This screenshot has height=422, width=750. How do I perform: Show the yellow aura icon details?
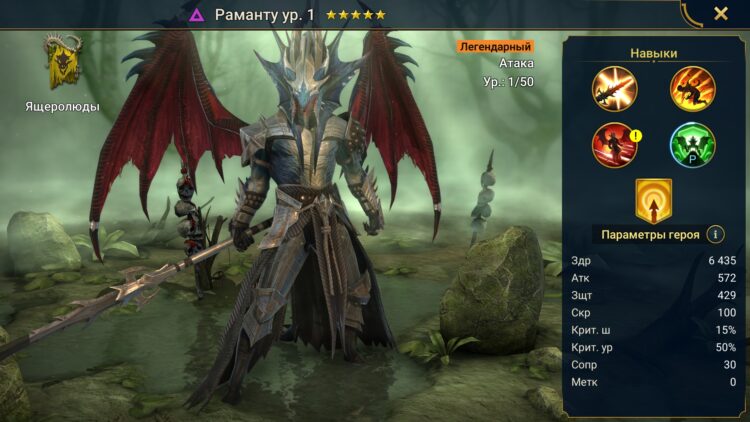[653, 200]
